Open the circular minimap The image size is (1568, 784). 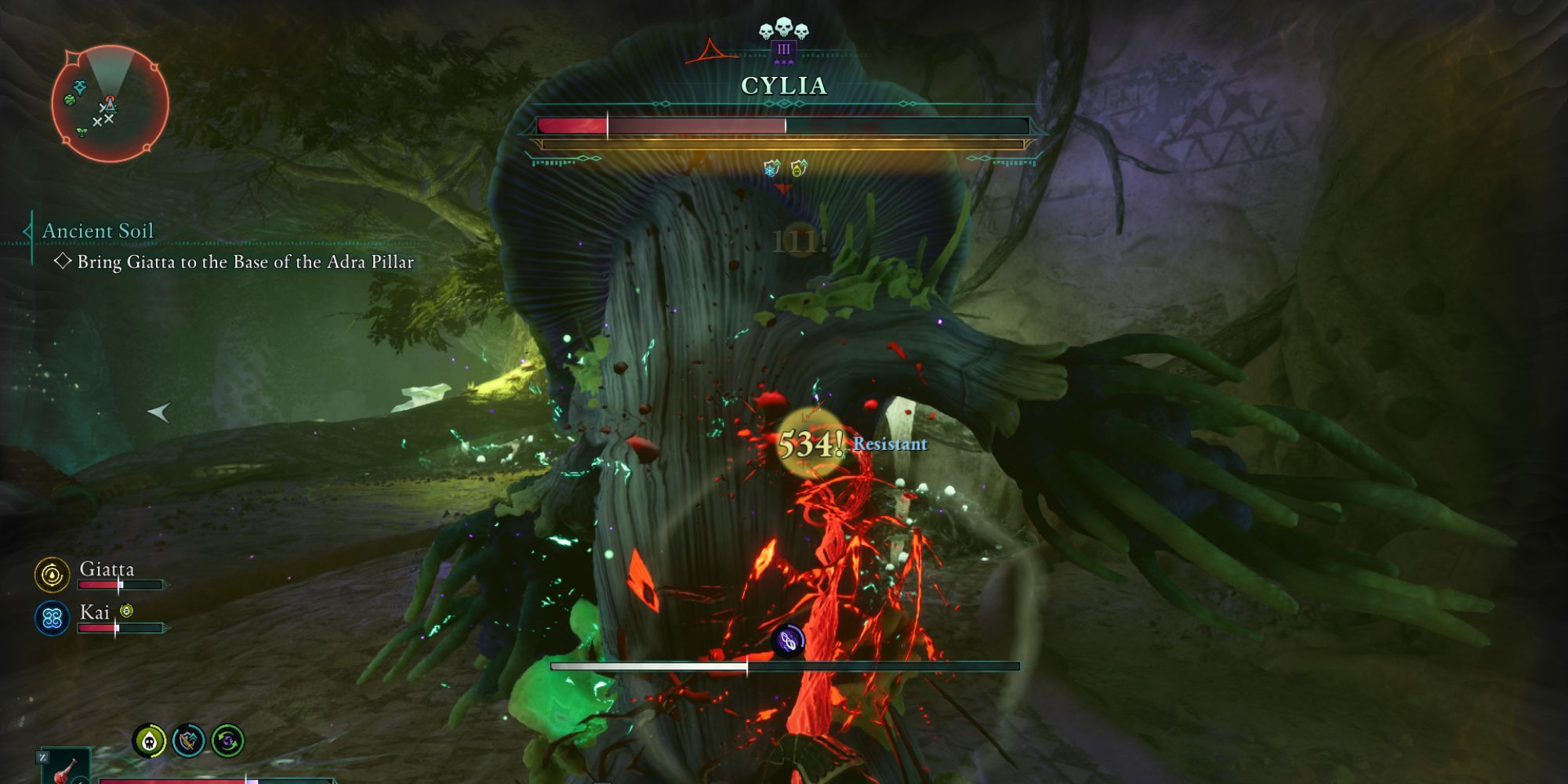click(110, 103)
